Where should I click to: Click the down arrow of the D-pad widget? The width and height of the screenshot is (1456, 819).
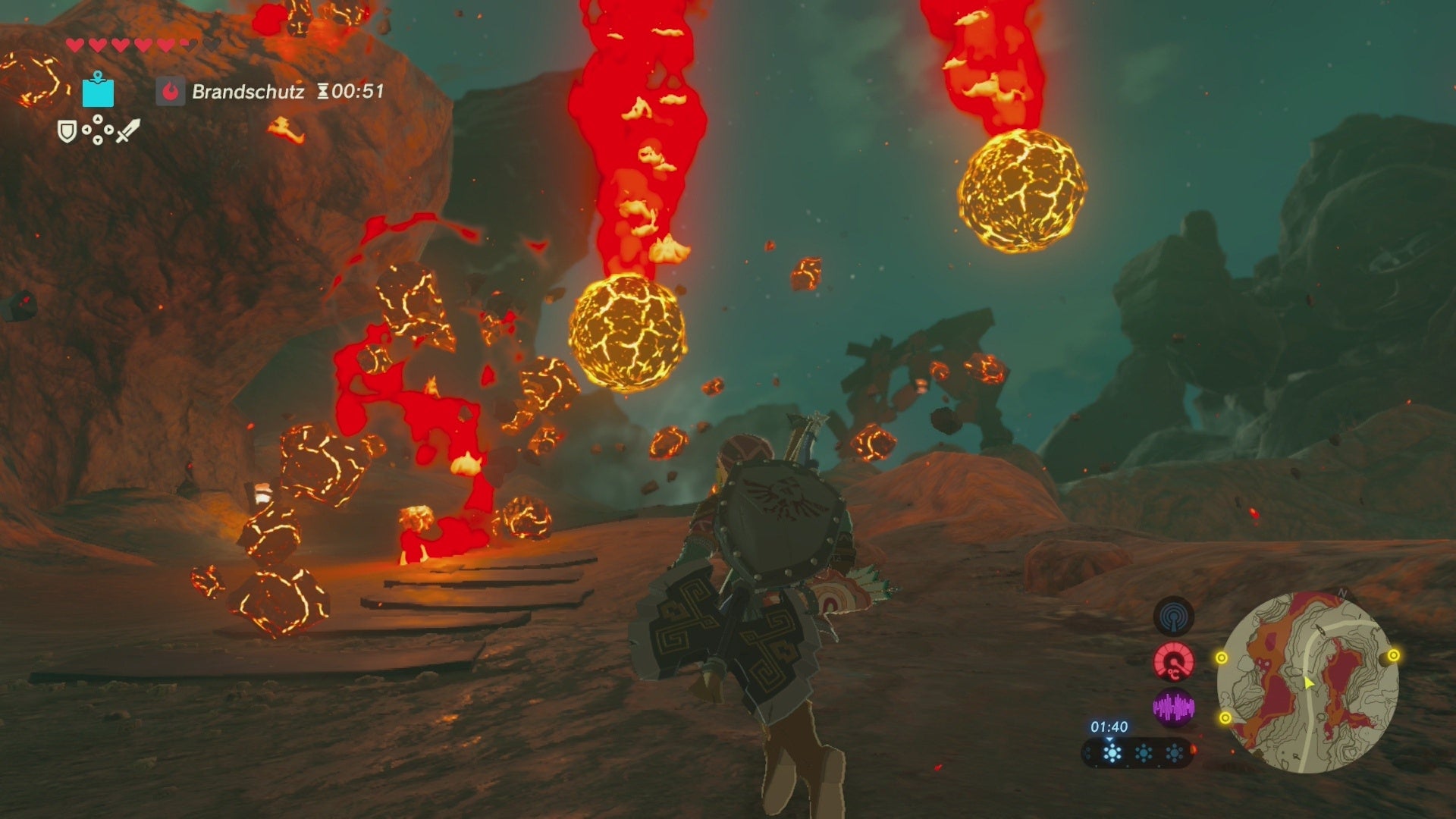pos(98,142)
